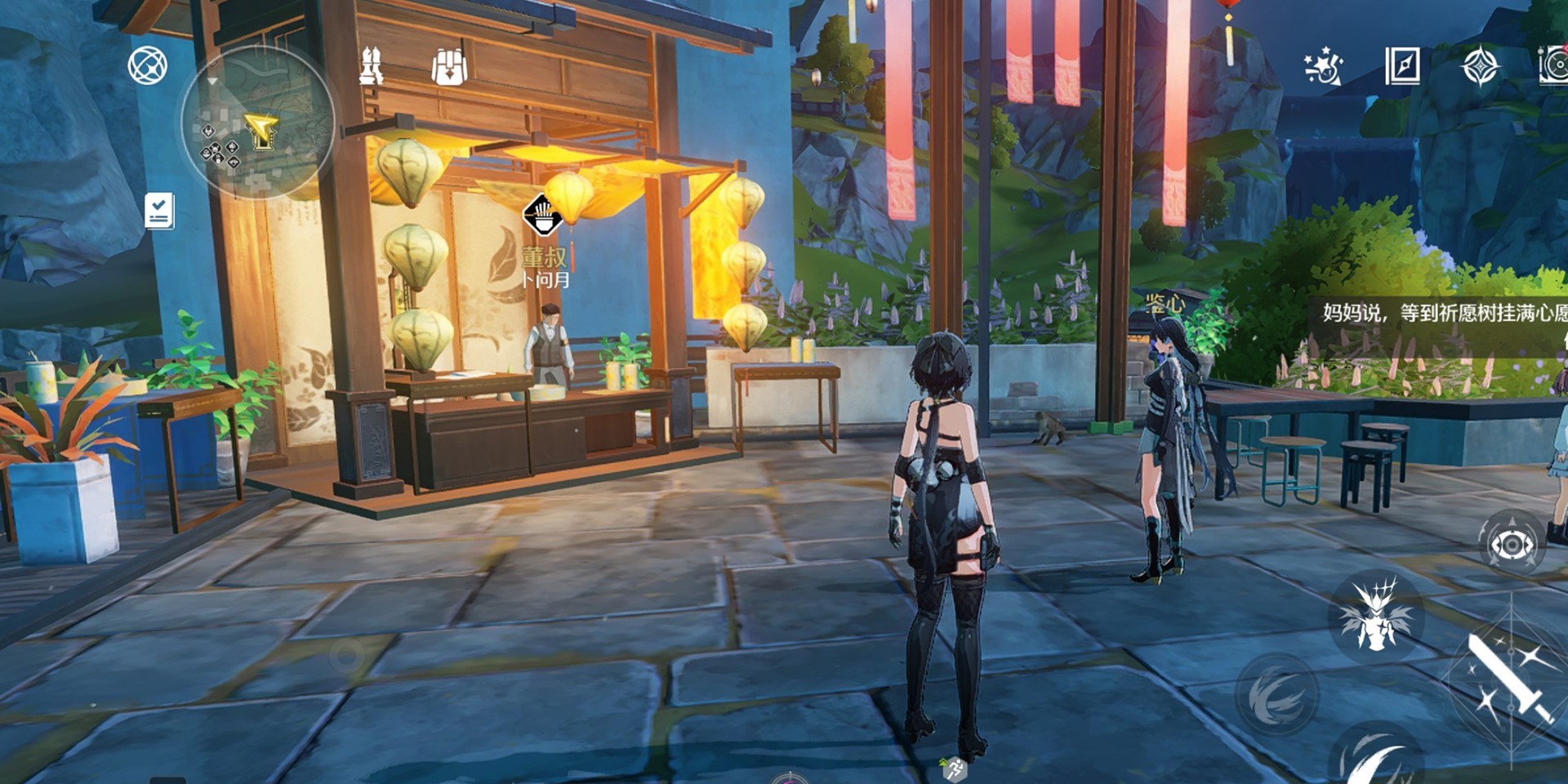Tap the running figure sprint icon
The image size is (1568, 784).
click(x=954, y=768)
